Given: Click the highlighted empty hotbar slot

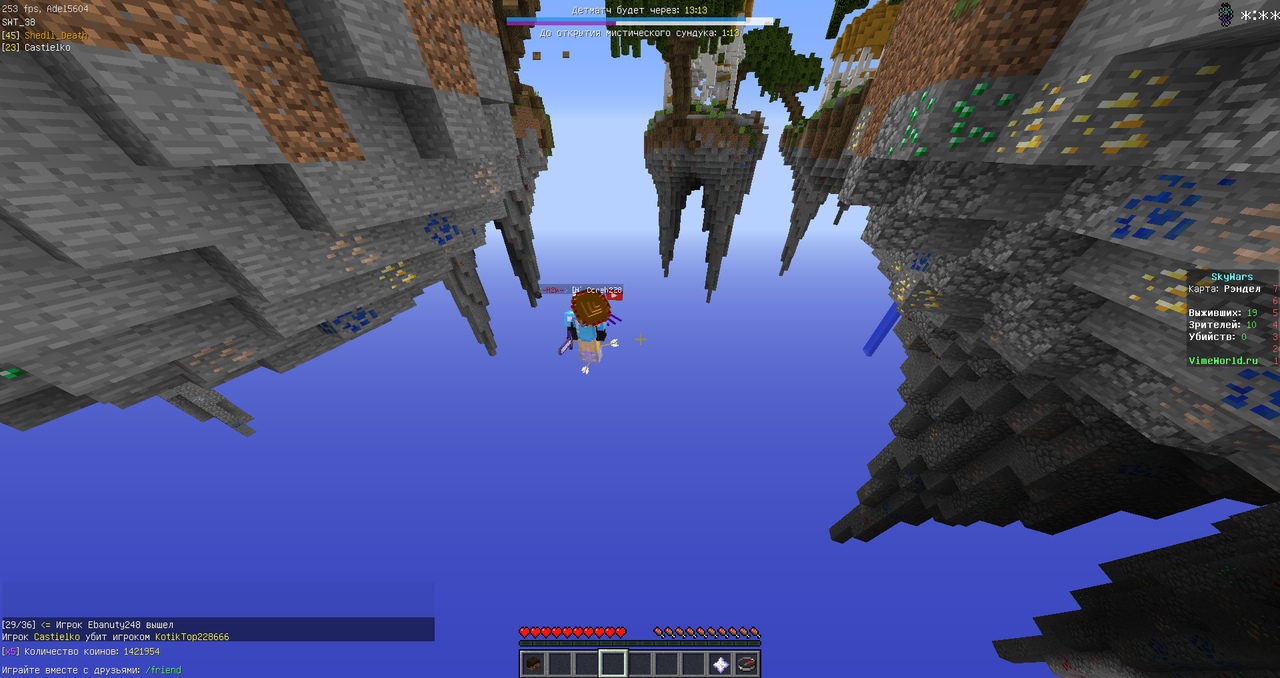Looking at the screenshot, I should pyautogui.click(x=613, y=663).
